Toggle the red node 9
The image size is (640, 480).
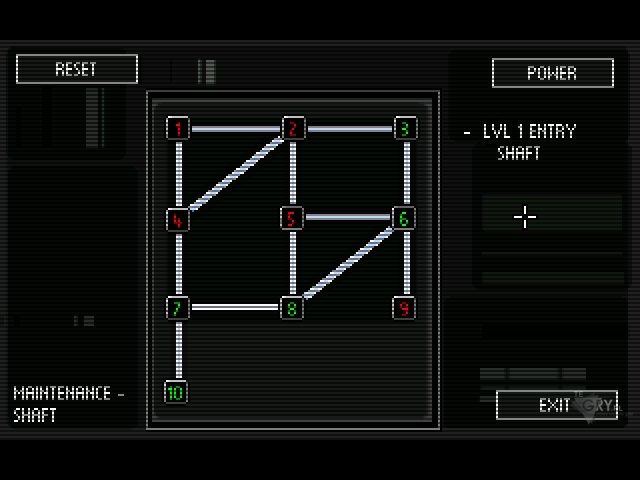pyautogui.click(x=404, y=307)
